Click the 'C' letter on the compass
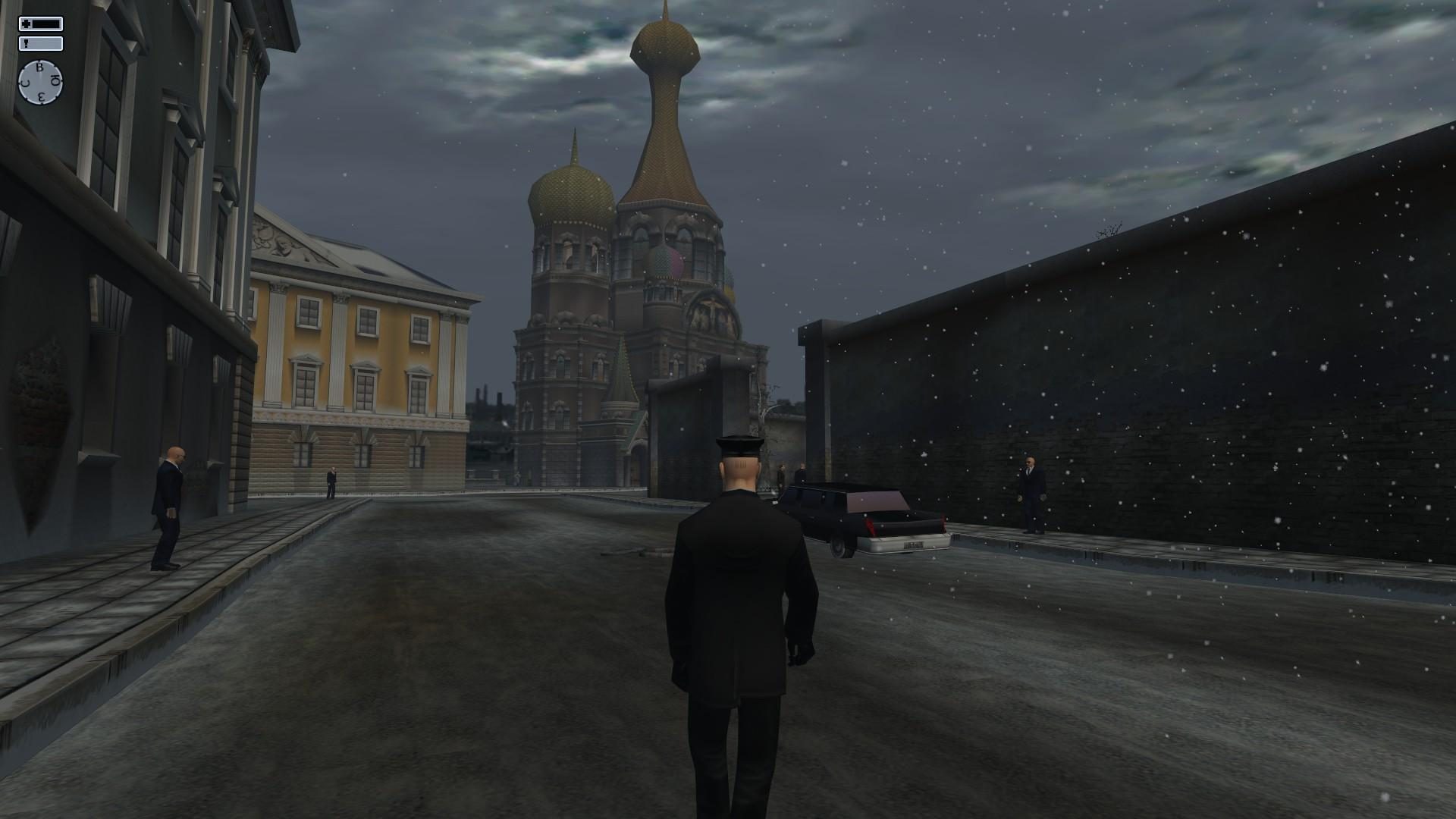The image size is (1456, 819). 24,83
